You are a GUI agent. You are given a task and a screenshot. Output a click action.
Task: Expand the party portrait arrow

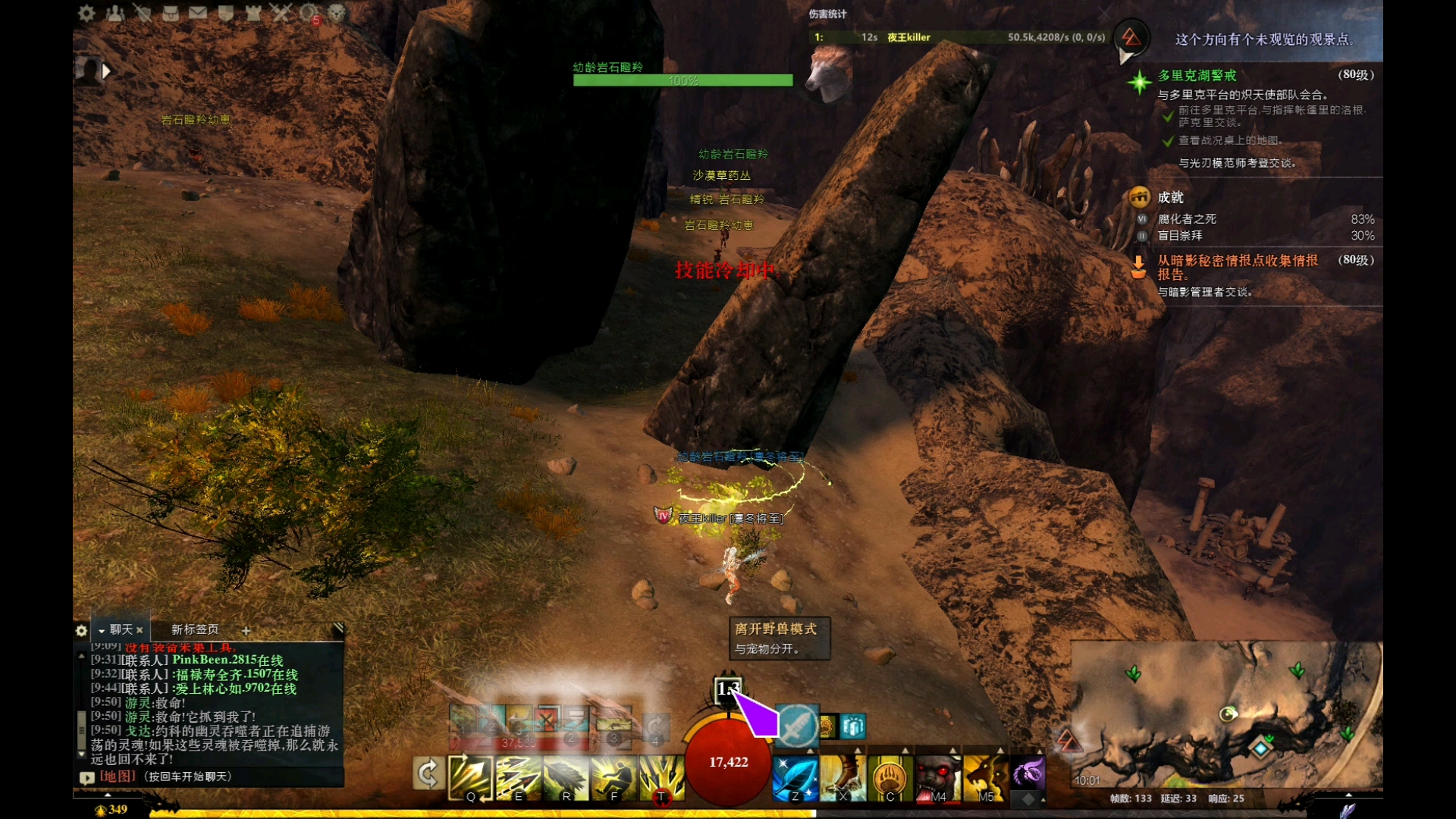point(106,71)
